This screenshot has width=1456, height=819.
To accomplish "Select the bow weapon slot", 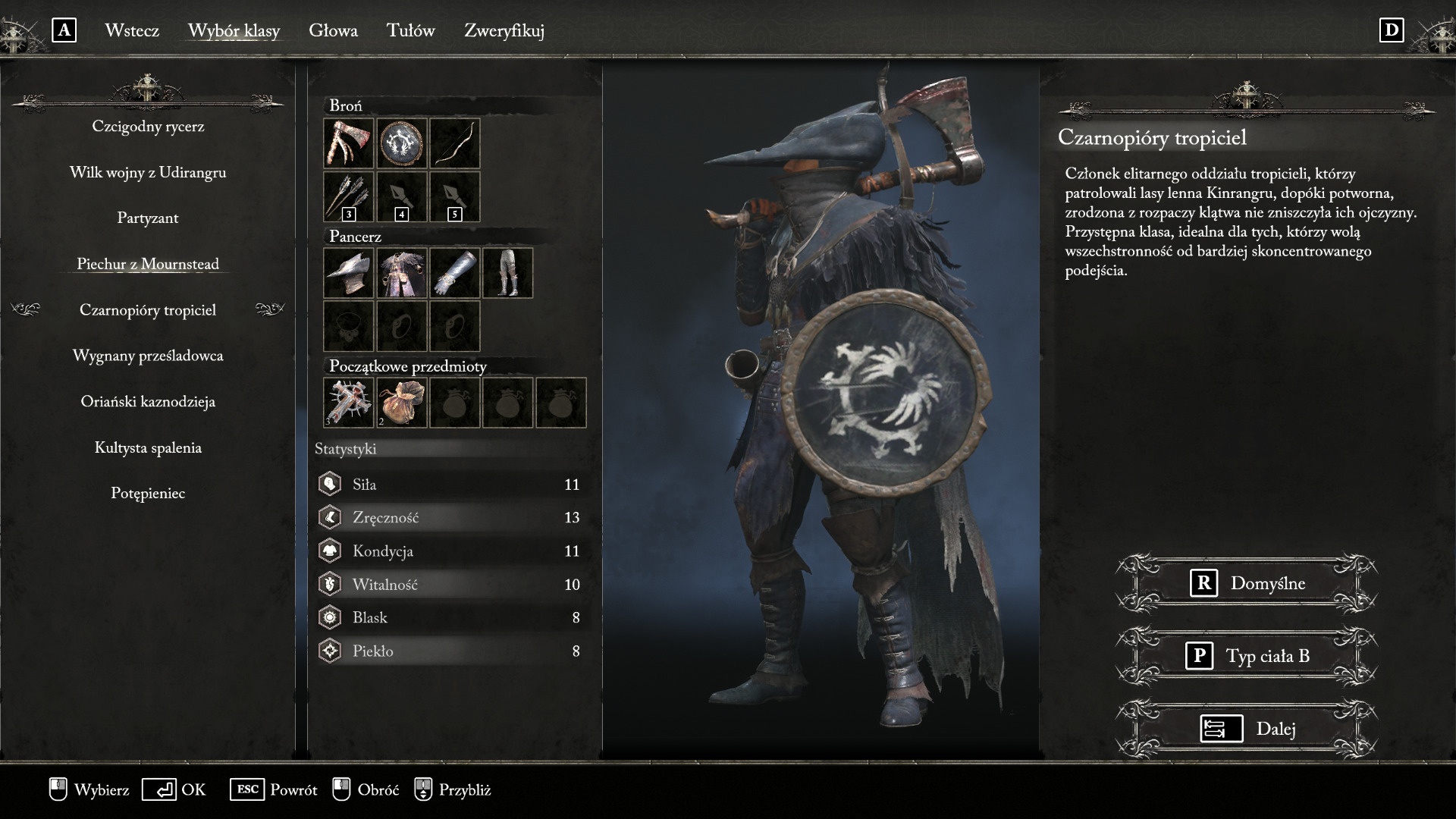I will [455, 143].
